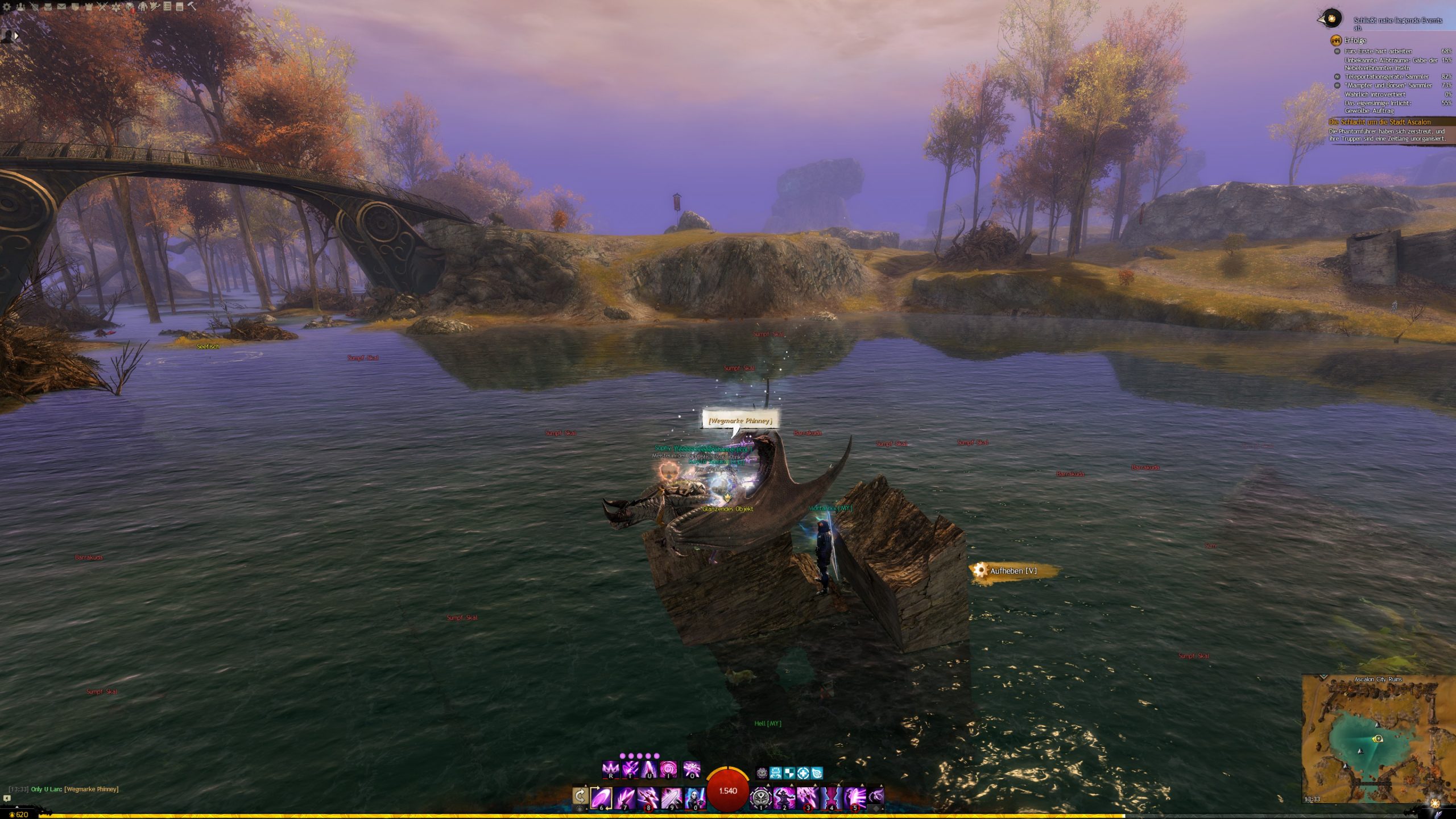Click the Wegmarke Phinney link in chat
Viewport: 1456px width, 819px height.
[91, 789]
